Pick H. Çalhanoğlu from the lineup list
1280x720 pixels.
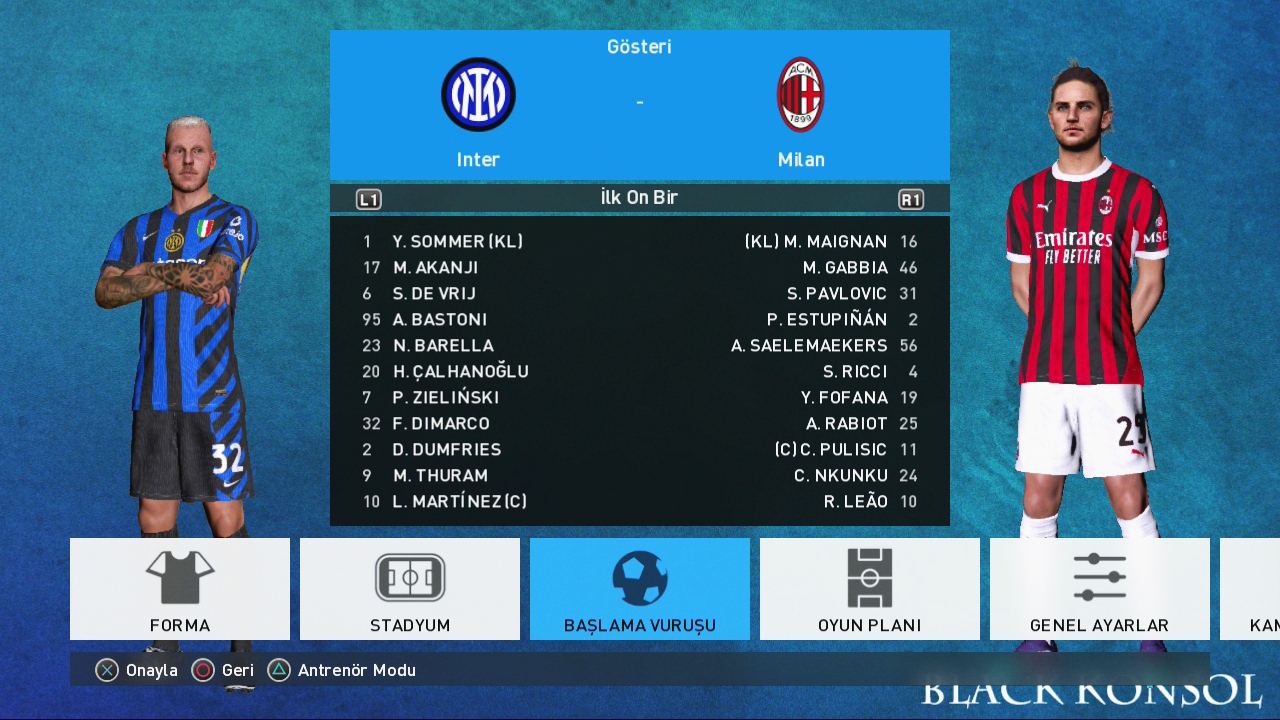[x=460, y=372]
